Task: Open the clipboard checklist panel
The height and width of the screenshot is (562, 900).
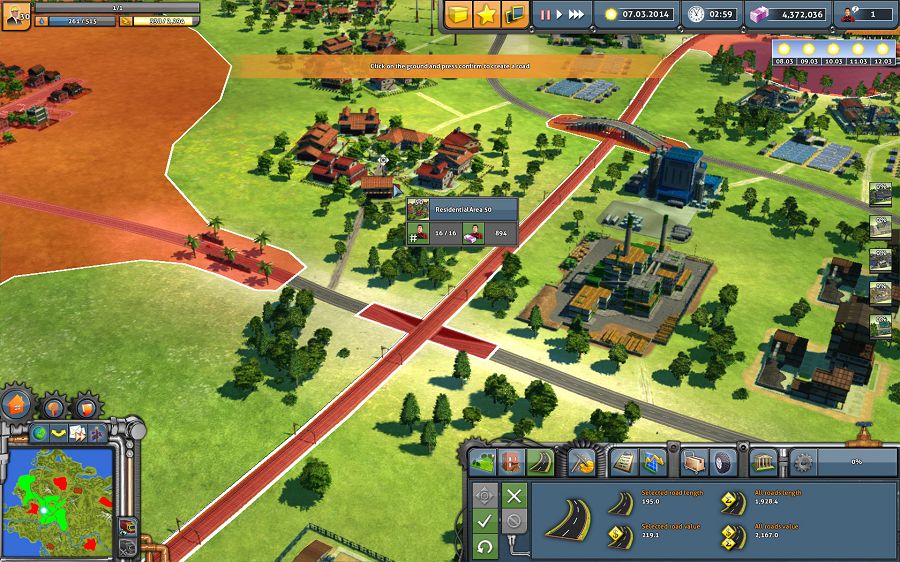Action: (x=624, y=462)
